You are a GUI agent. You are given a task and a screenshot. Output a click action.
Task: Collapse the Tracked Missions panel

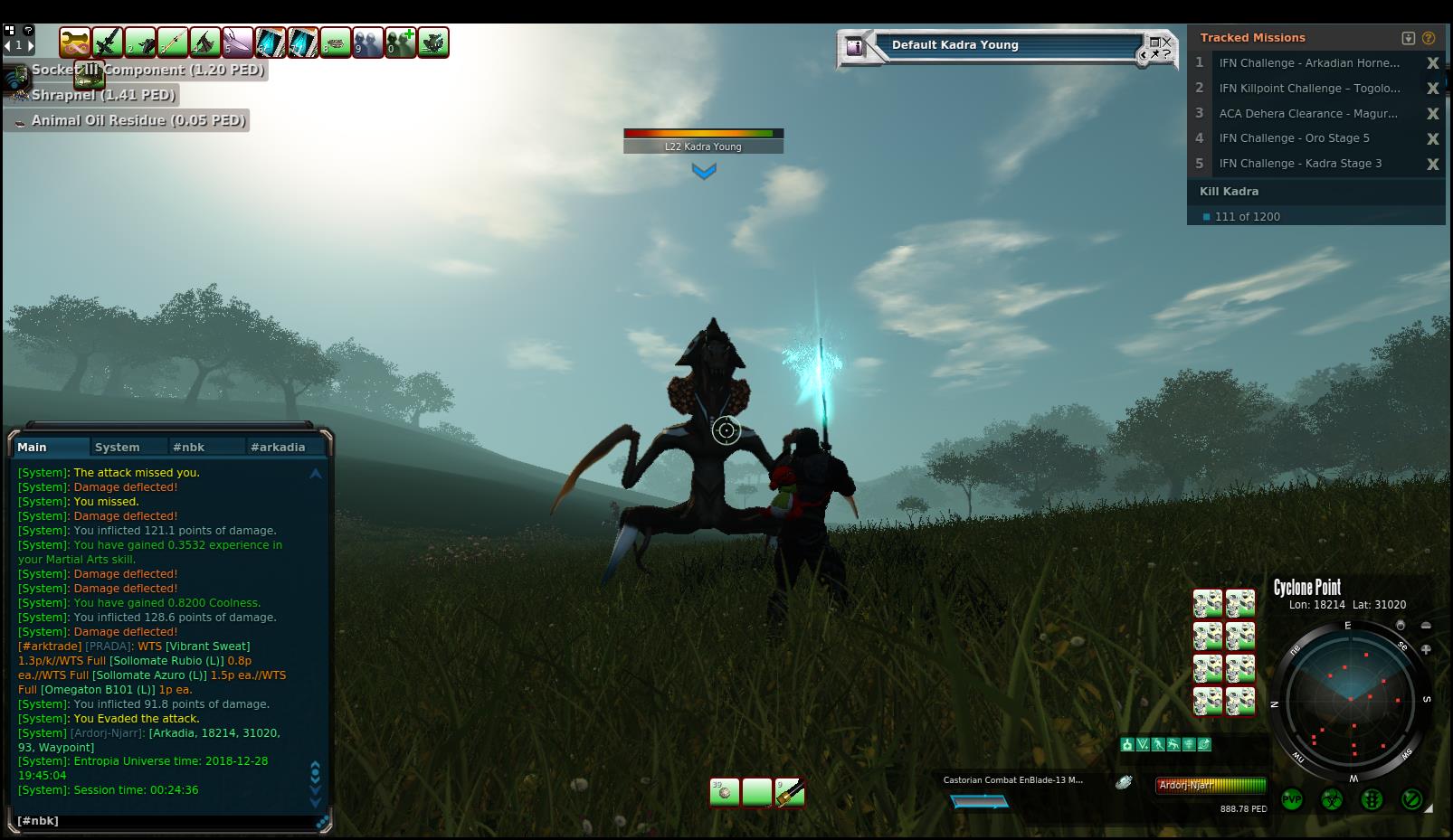[x=1409, y=38]
